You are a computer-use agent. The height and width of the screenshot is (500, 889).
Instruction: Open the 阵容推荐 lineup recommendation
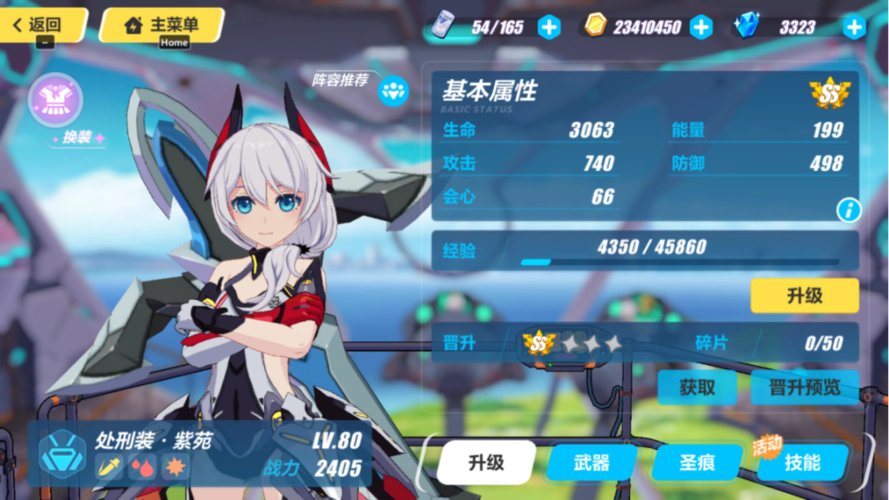[393, 91]
